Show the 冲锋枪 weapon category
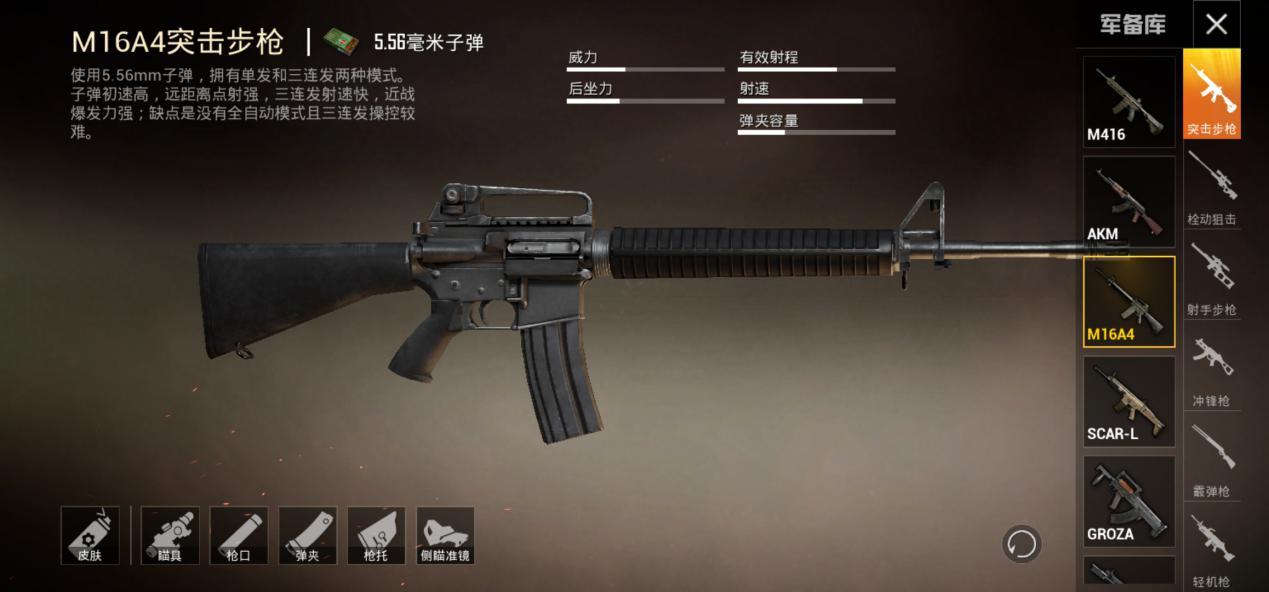 point(1212,370)
